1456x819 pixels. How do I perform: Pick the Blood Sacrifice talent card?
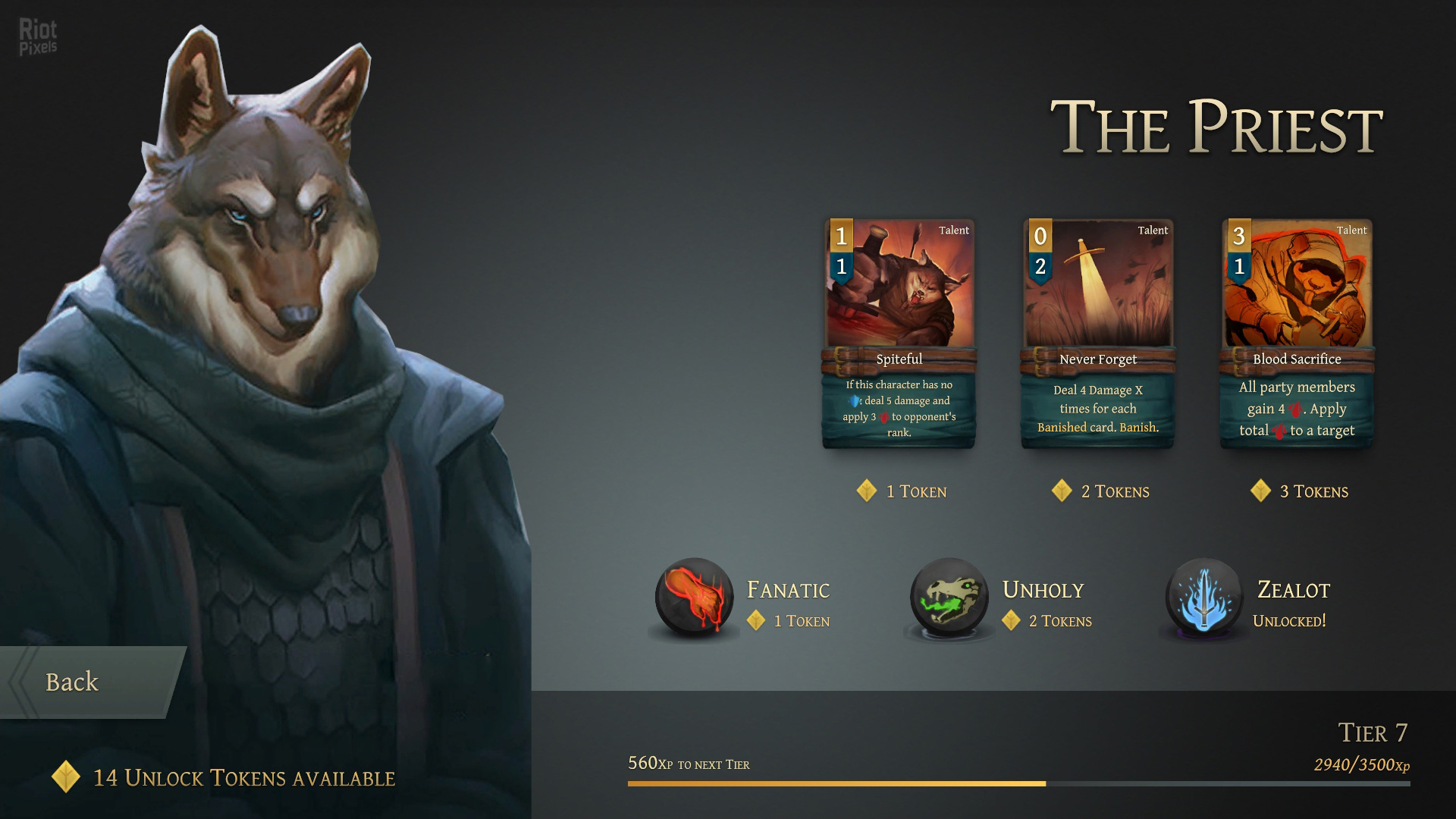1297,334
